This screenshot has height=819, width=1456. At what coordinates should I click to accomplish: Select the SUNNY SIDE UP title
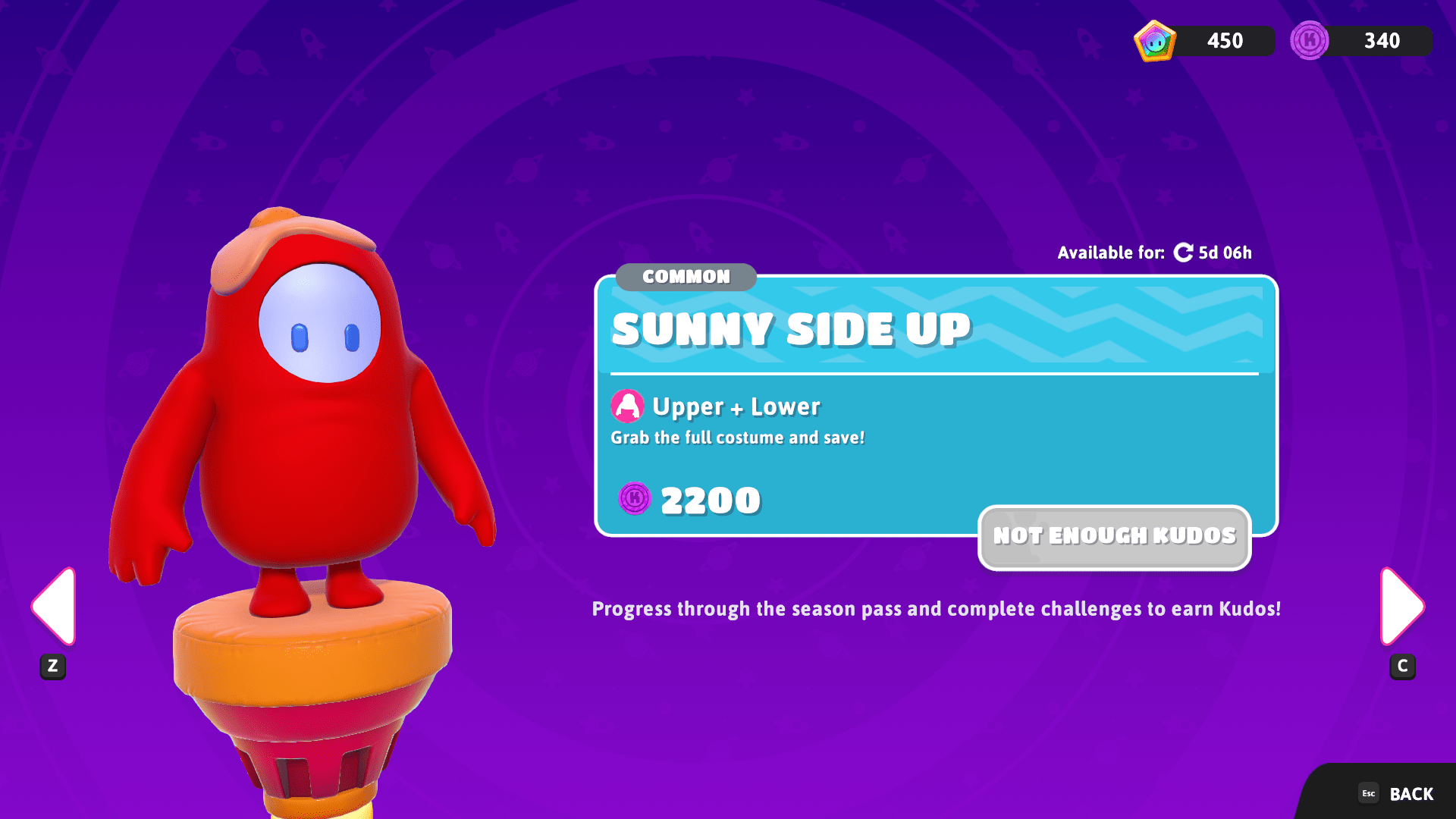tap(791, 329)
